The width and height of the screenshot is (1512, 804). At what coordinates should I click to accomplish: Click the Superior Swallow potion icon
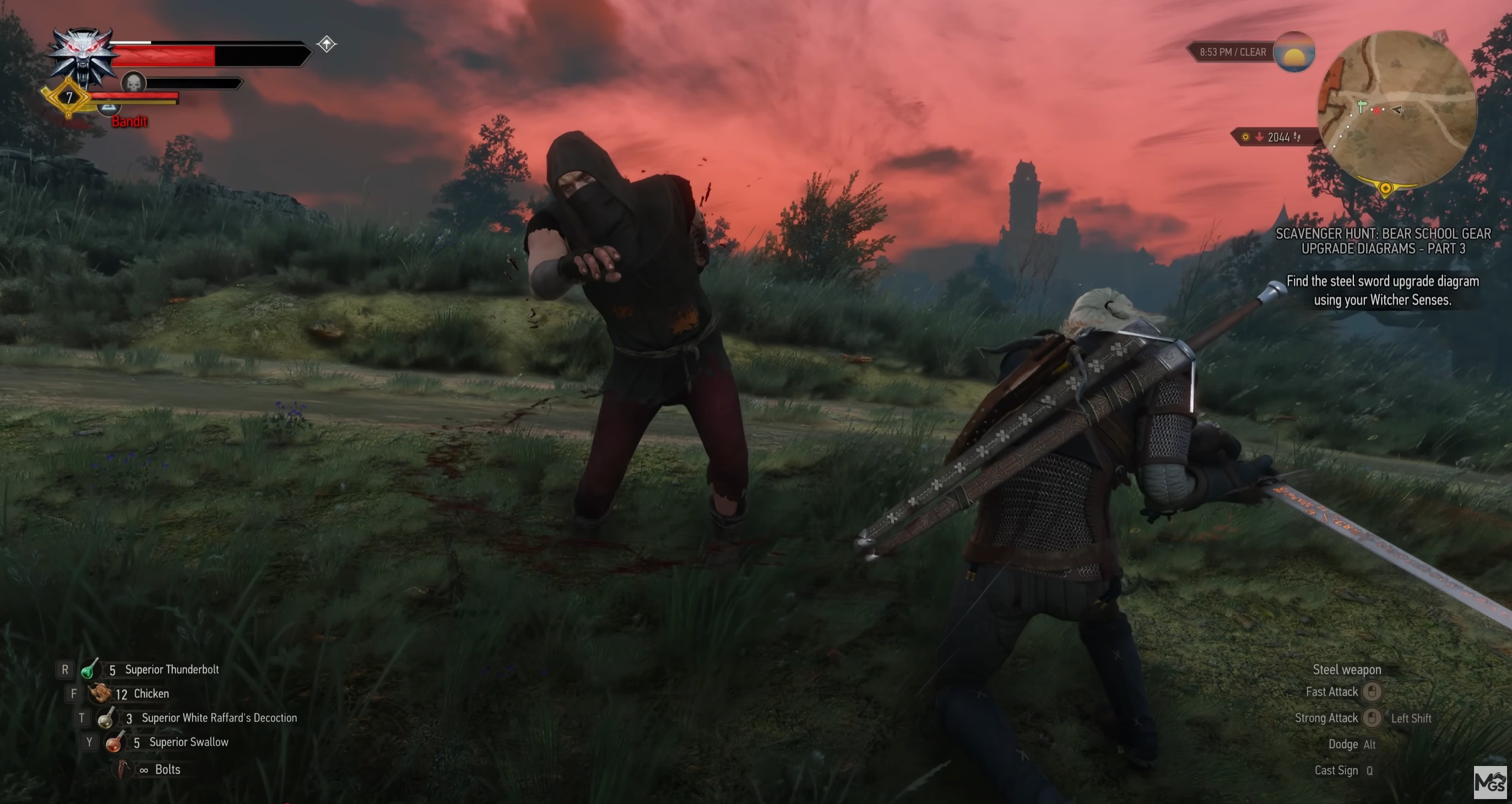115,742
